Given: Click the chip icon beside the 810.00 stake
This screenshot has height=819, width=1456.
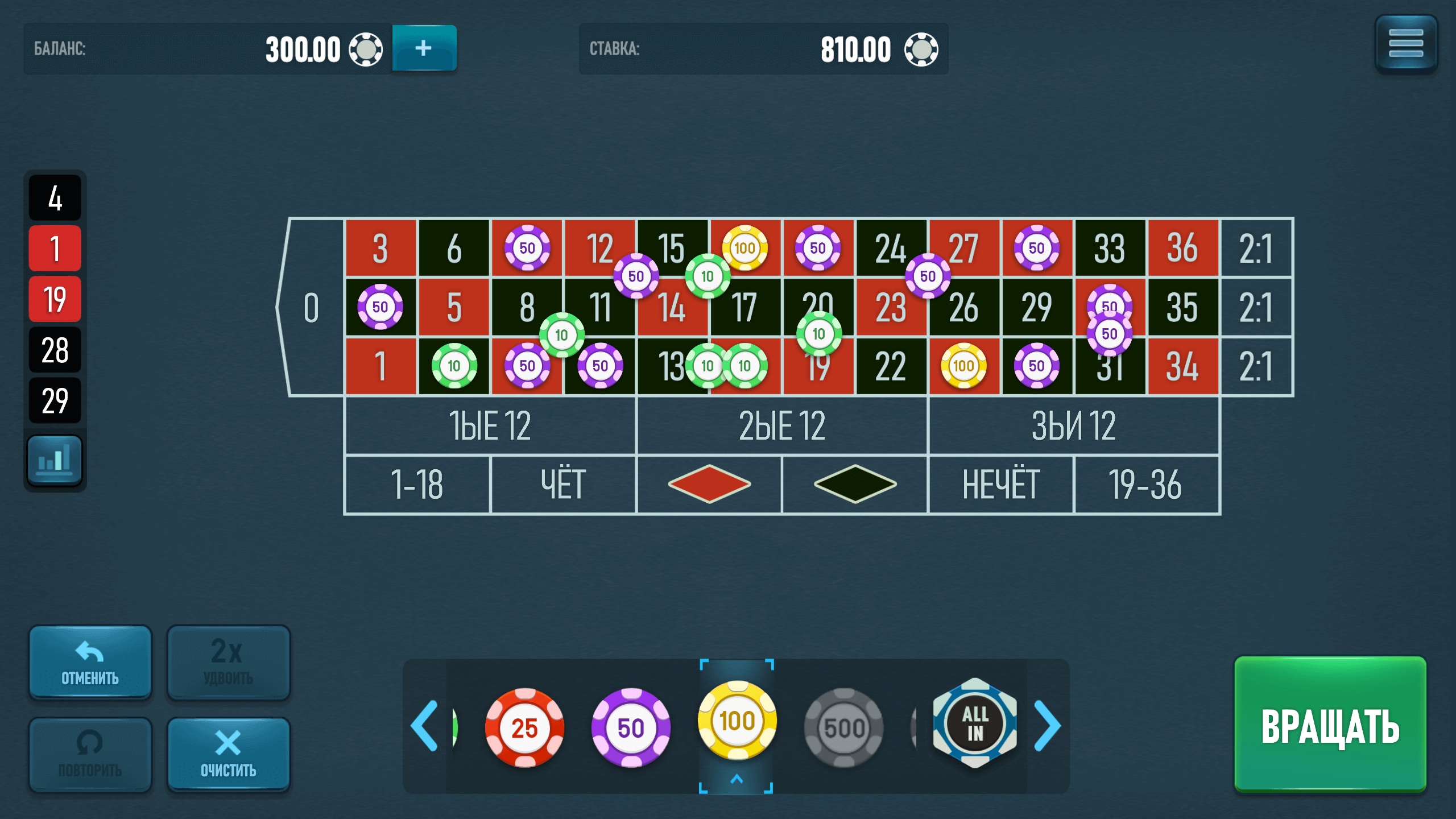Looking at the screenshot, I should (x=924, y=49).
